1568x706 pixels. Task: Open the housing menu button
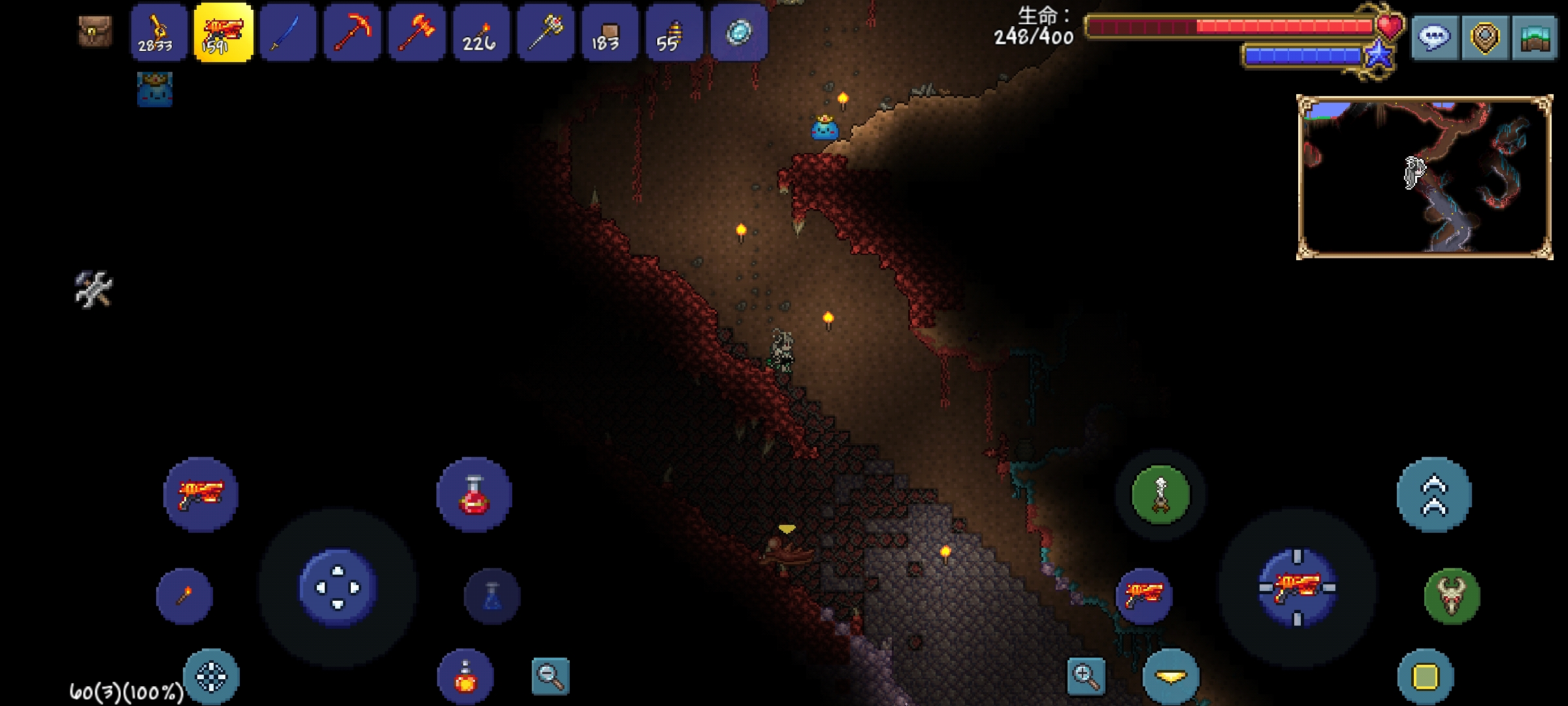tap(1535, 38)
